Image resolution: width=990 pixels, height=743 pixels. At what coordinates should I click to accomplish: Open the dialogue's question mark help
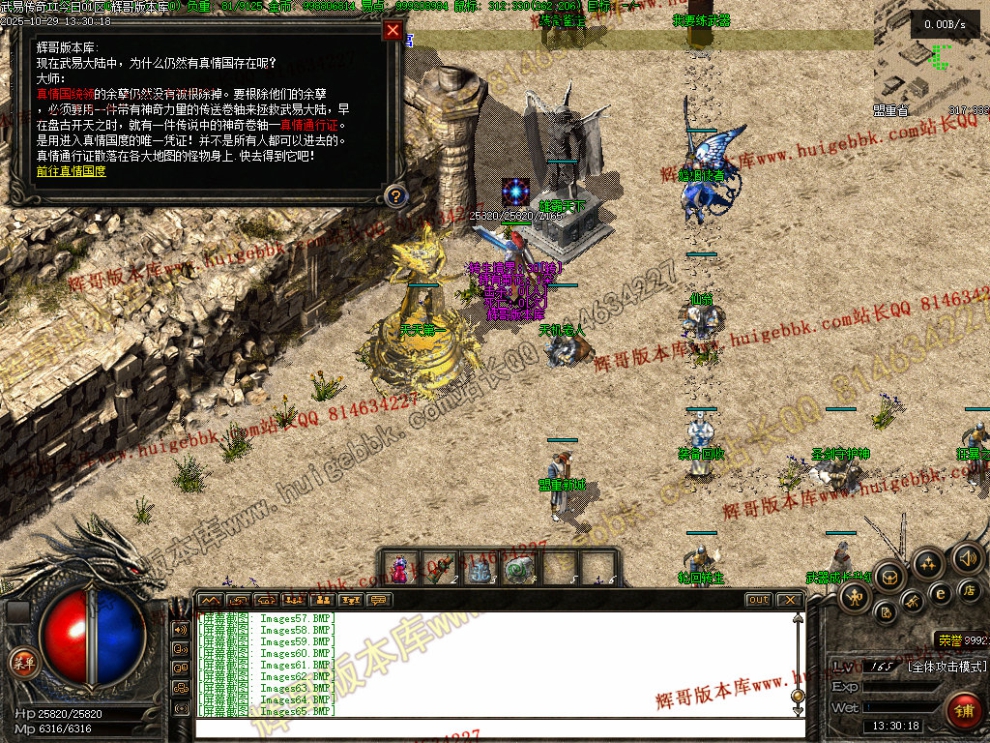coord(396,196)
